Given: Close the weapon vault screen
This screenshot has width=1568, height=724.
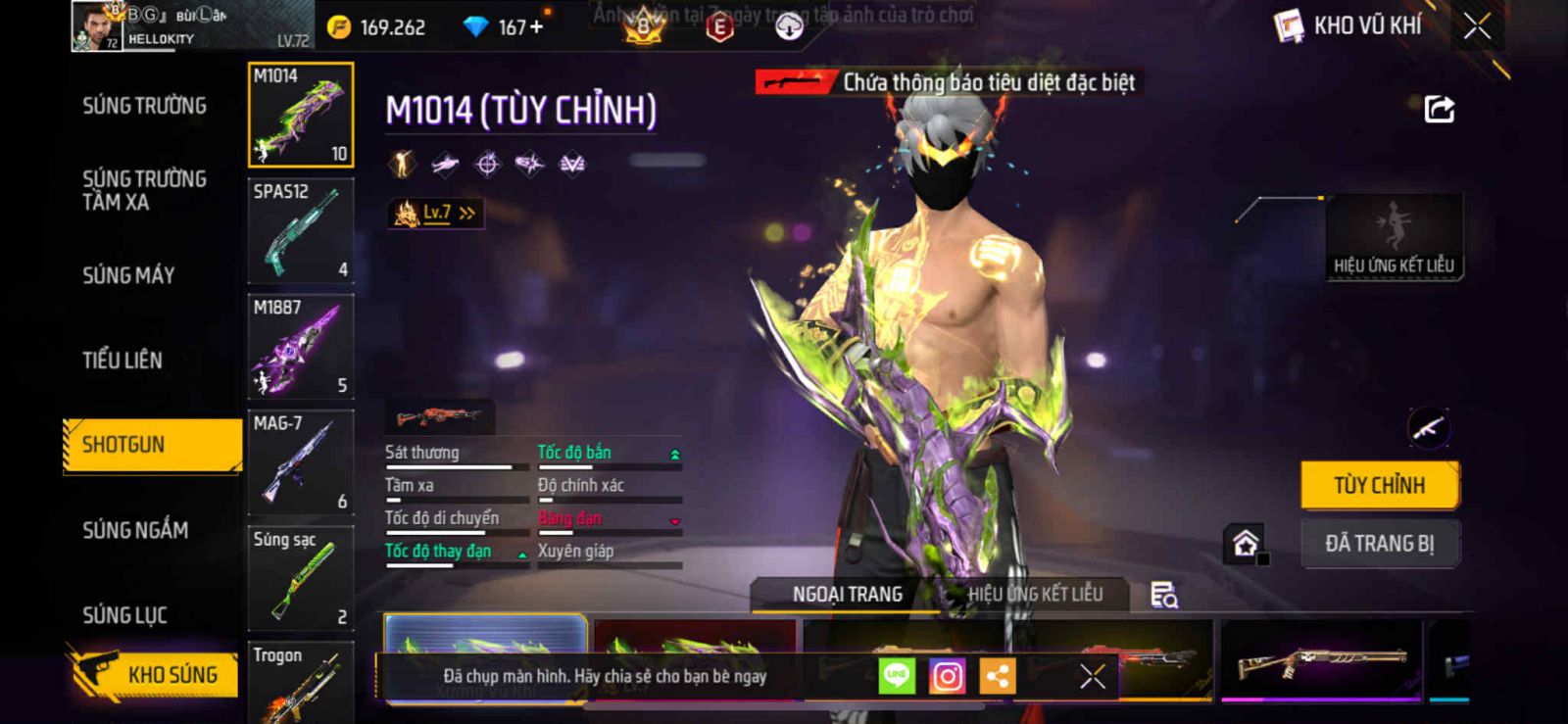Looking at the screenshot, I should tap(1477, 26).
